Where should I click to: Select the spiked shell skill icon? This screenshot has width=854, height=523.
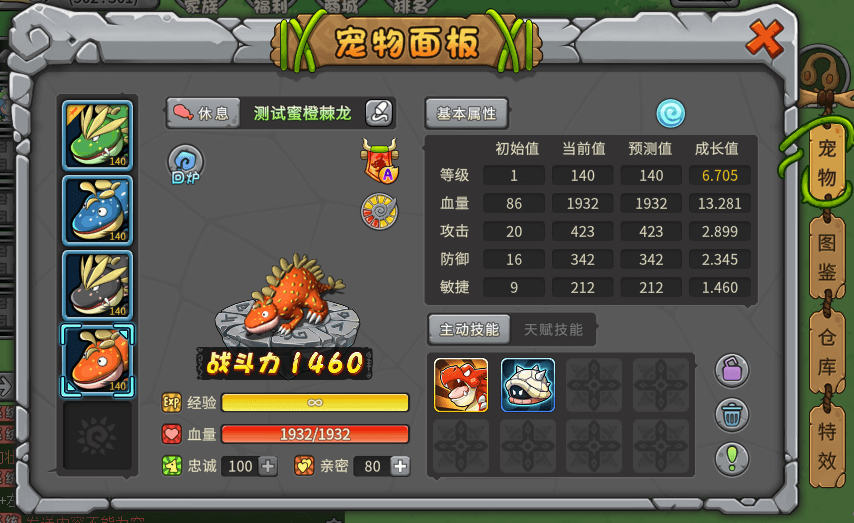[528, 385]
